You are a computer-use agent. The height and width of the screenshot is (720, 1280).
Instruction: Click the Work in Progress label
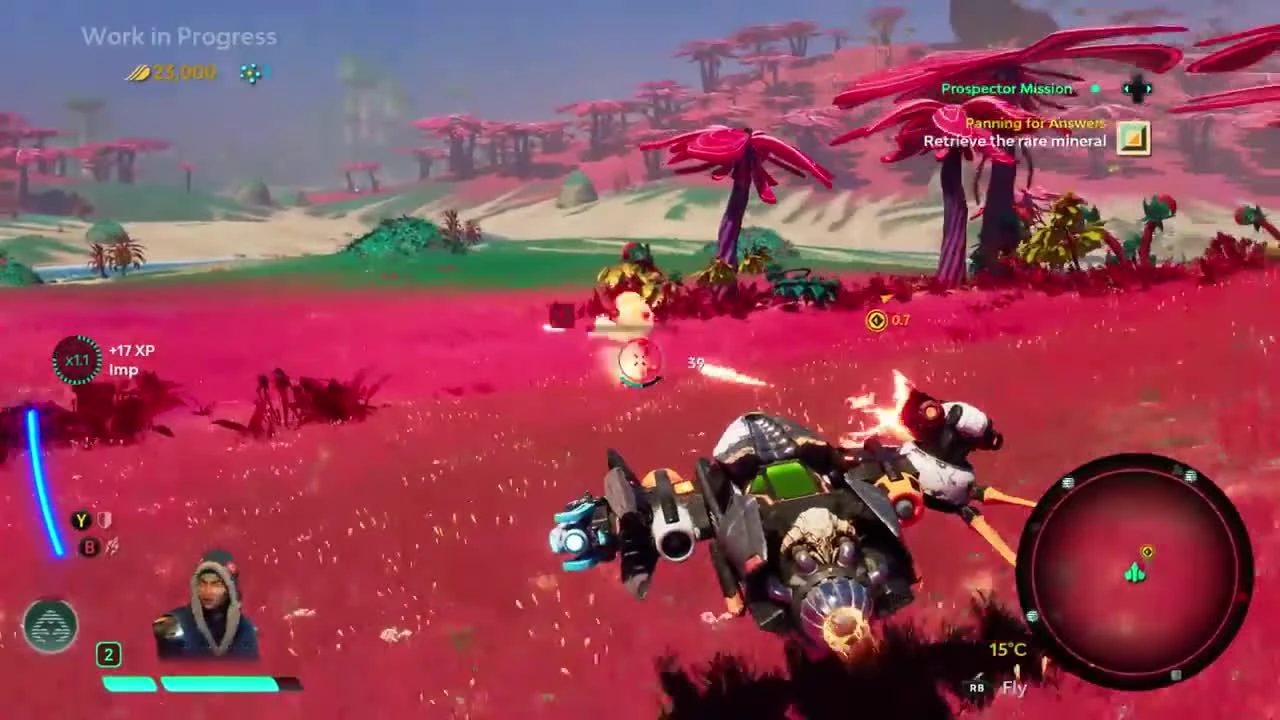coord(179,37)
